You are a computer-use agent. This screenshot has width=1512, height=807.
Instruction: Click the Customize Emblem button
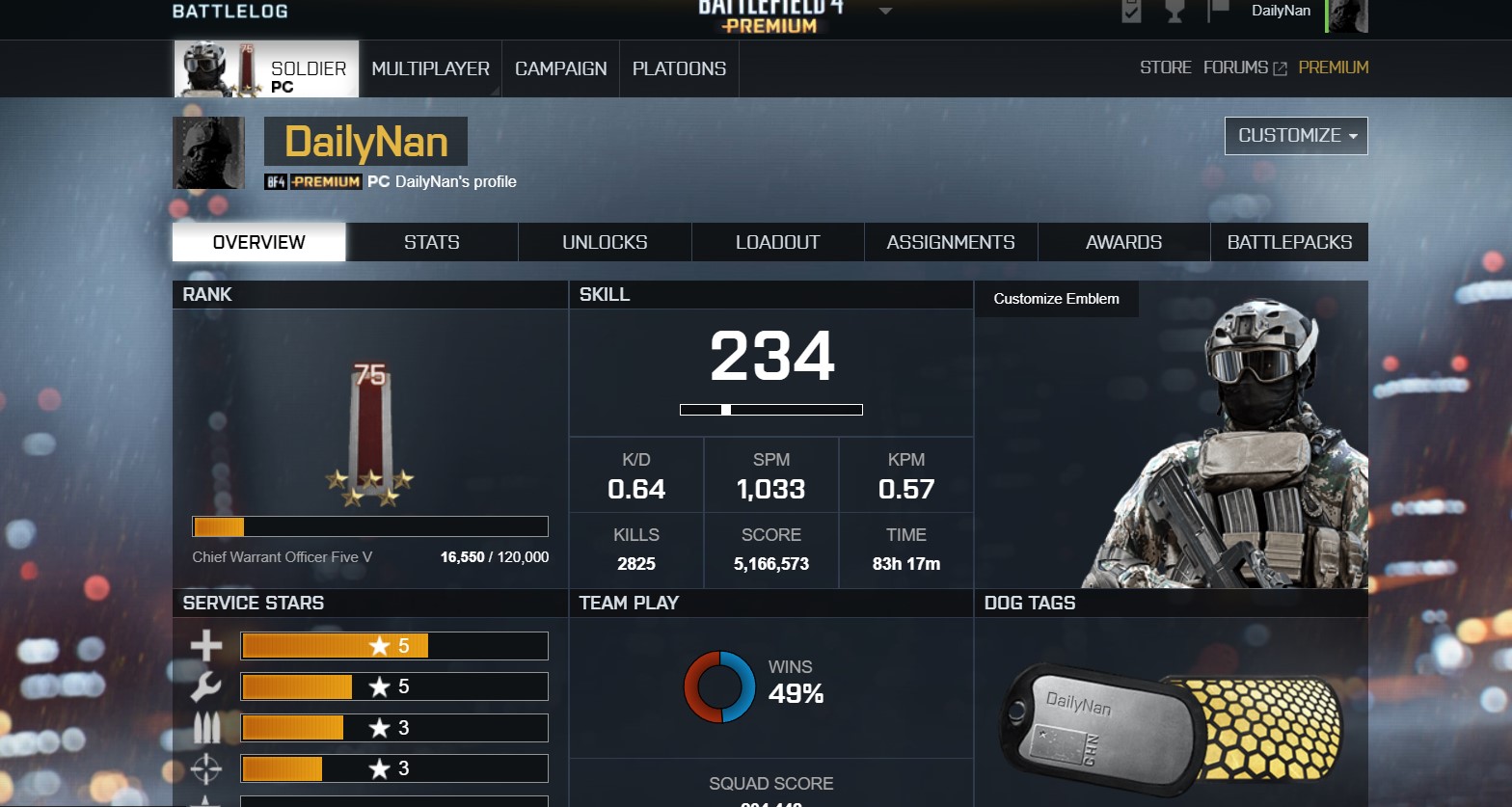tap(1056, 299)
